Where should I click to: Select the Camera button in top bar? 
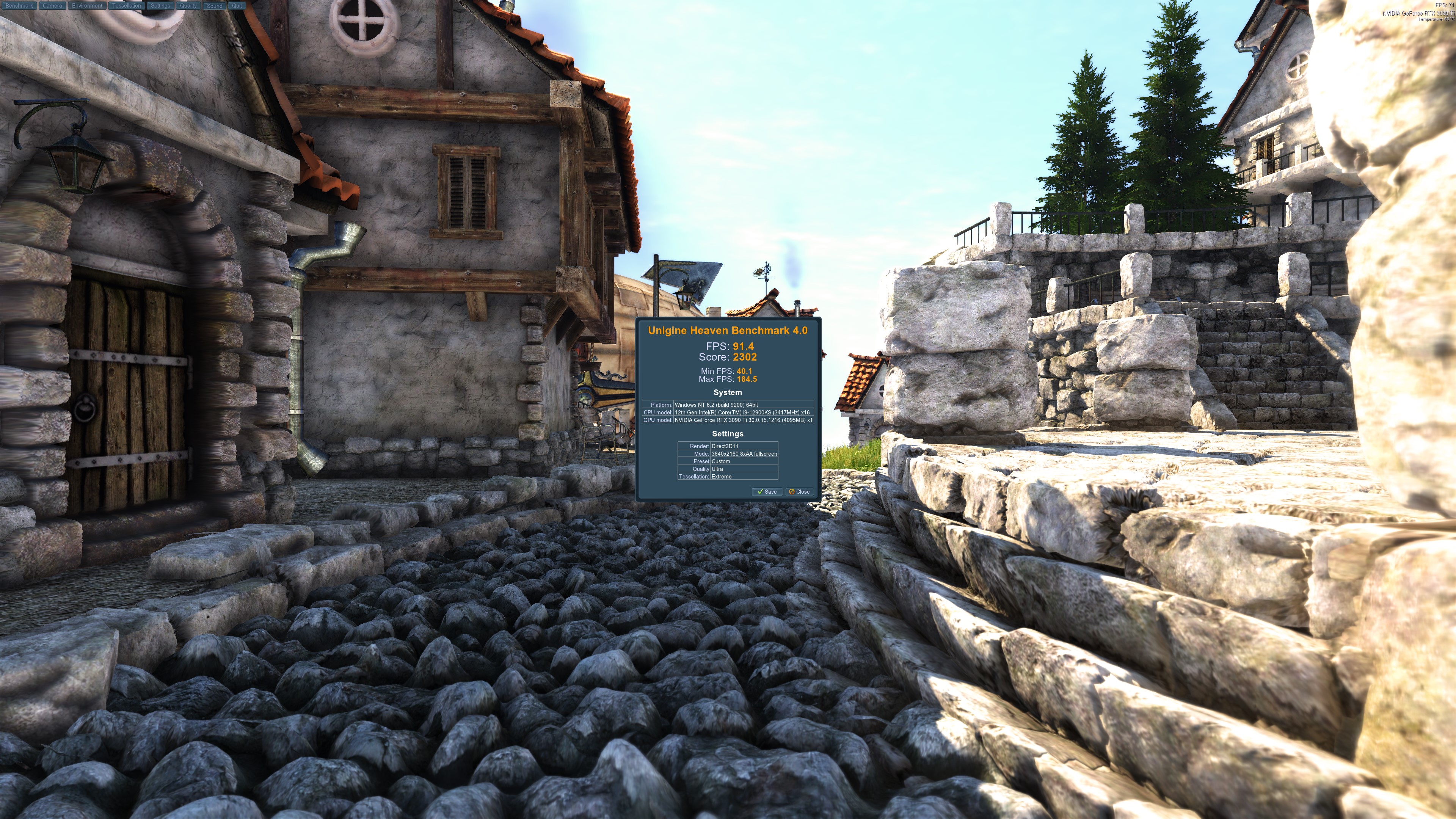click(x=52, y=6)
